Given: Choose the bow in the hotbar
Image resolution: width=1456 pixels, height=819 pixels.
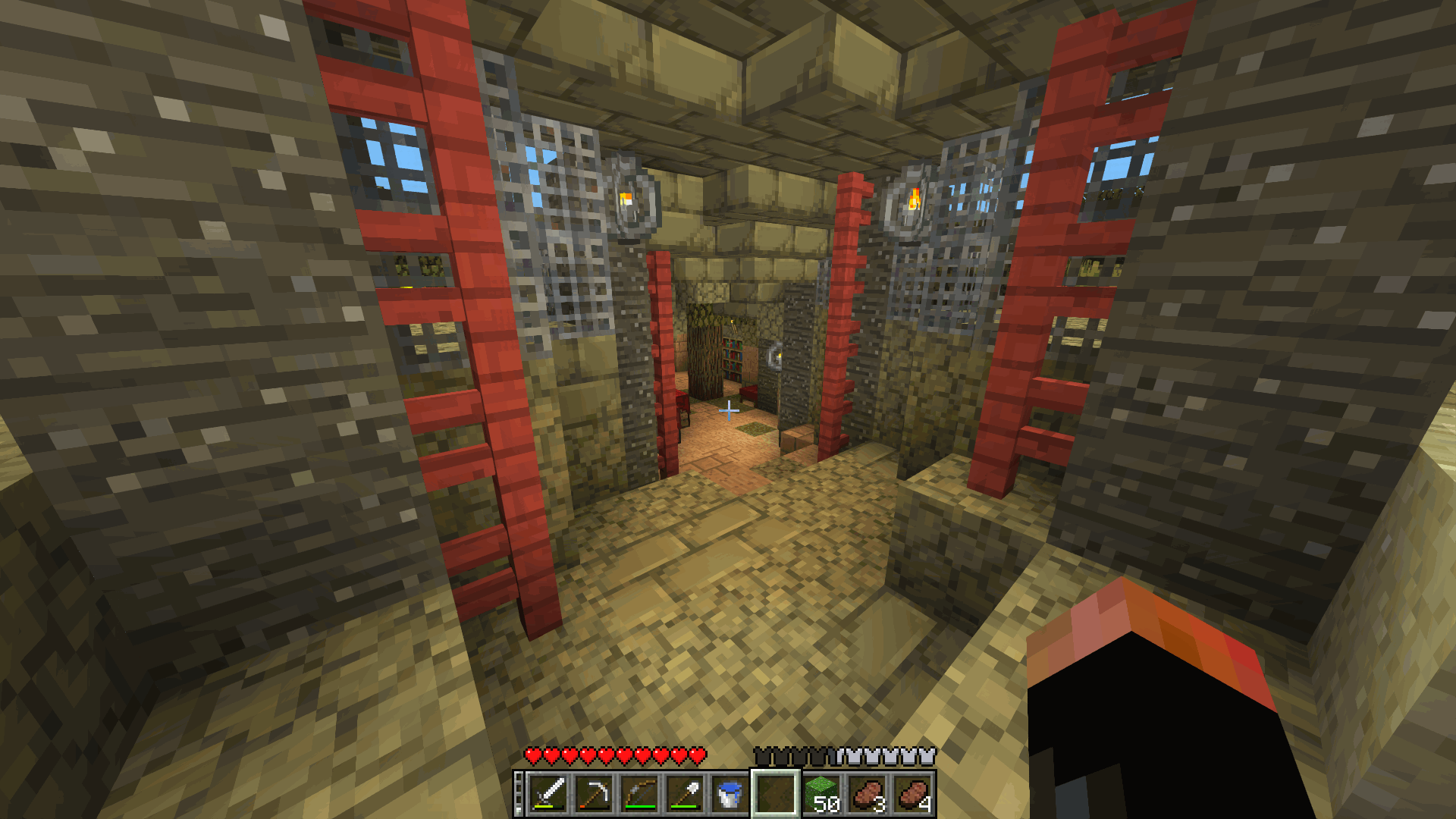Looking at the screenshot, I should pos(639,794).
